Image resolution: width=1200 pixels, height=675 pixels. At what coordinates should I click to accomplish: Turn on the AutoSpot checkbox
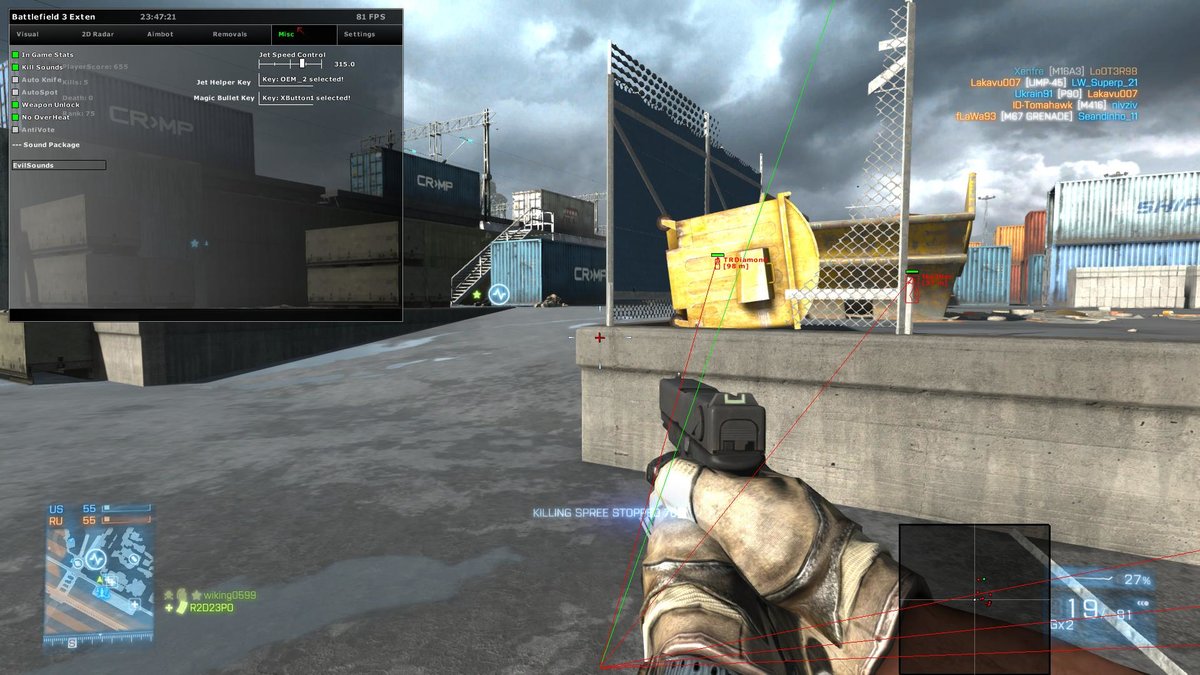(x=15, y=92)
